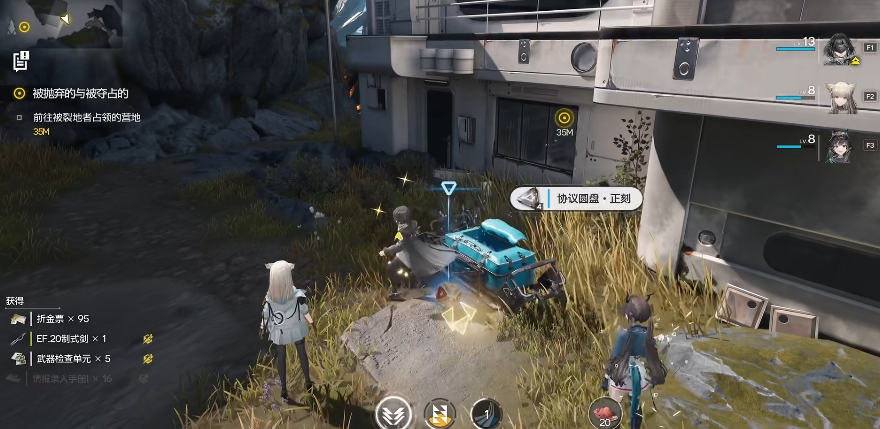This screenshot has width=880, height=429.
Task: Use the meat consumable with count 20
Action: [605, 413]
